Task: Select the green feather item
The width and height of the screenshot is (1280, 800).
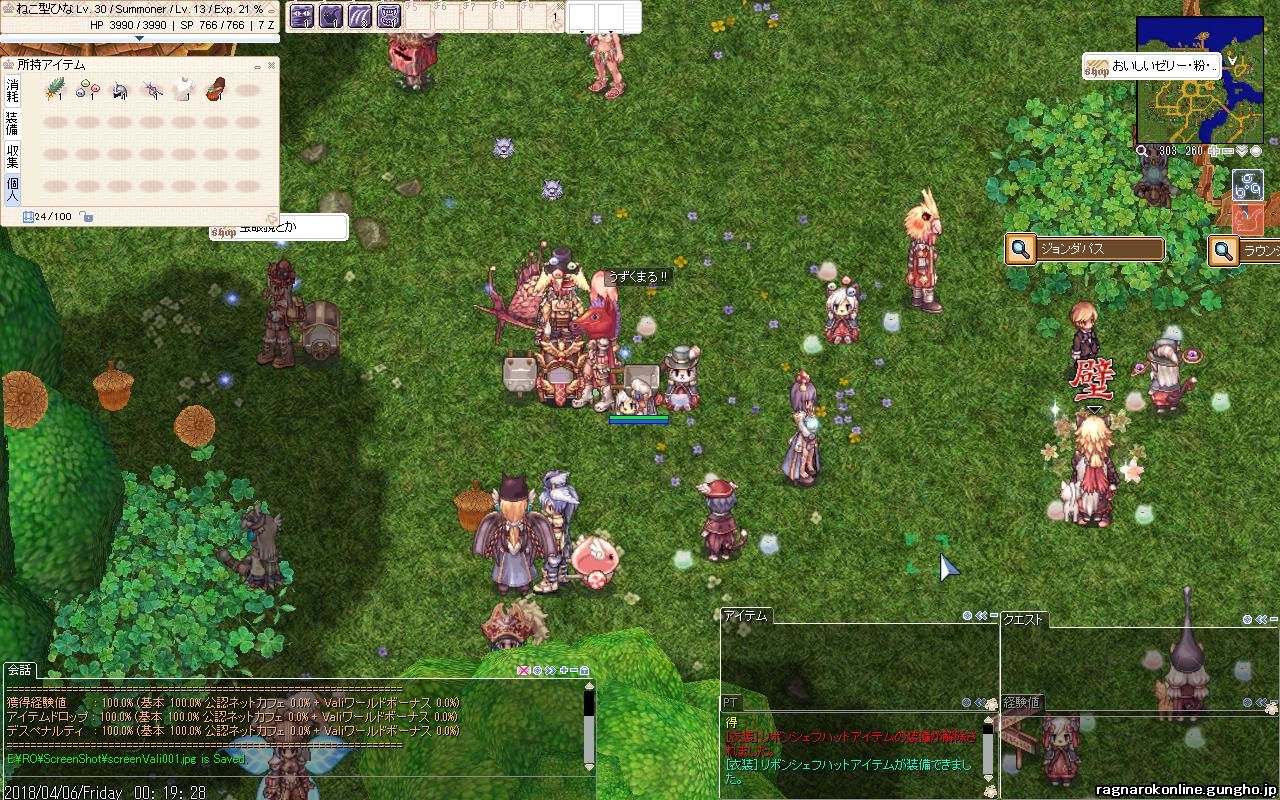Action: click(54, 91)
